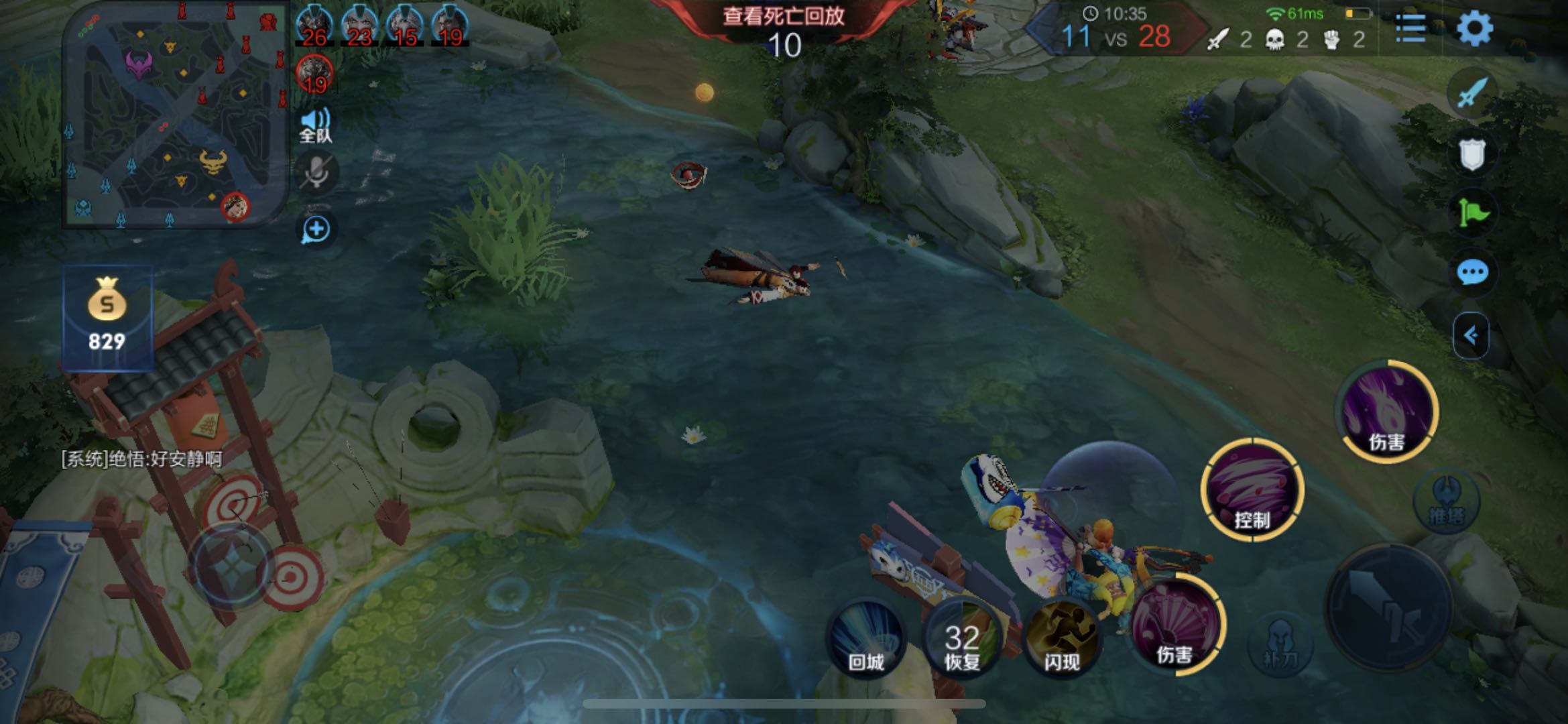
Task: Tap the 查看死亡回放 death replay banner
Action: 783,16
